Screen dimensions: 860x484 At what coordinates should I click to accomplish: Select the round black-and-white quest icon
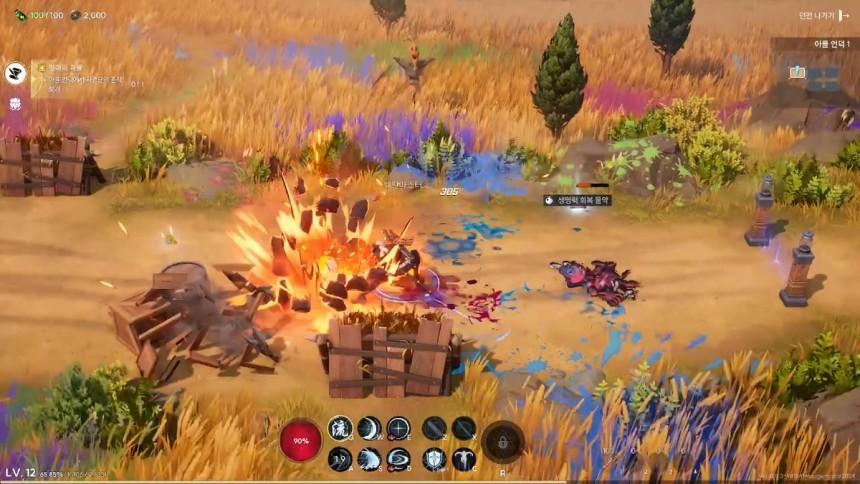(x=16, y=72)
